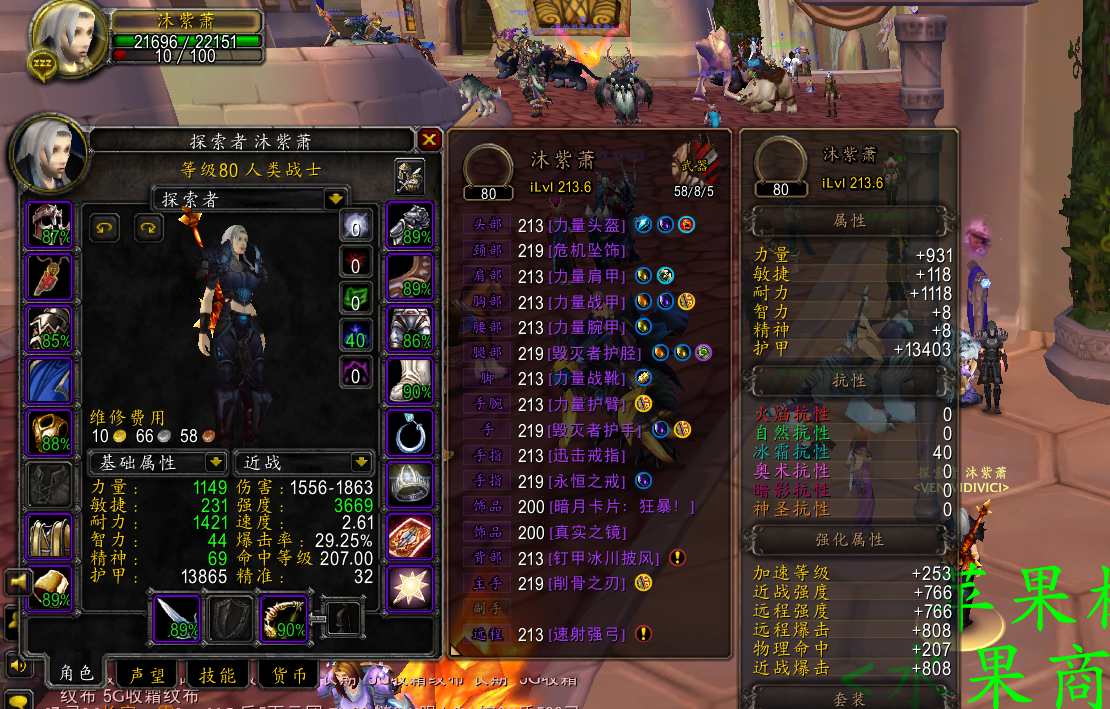Click the equipped gloves slot

pyautogui.click(x=409, y=225)
